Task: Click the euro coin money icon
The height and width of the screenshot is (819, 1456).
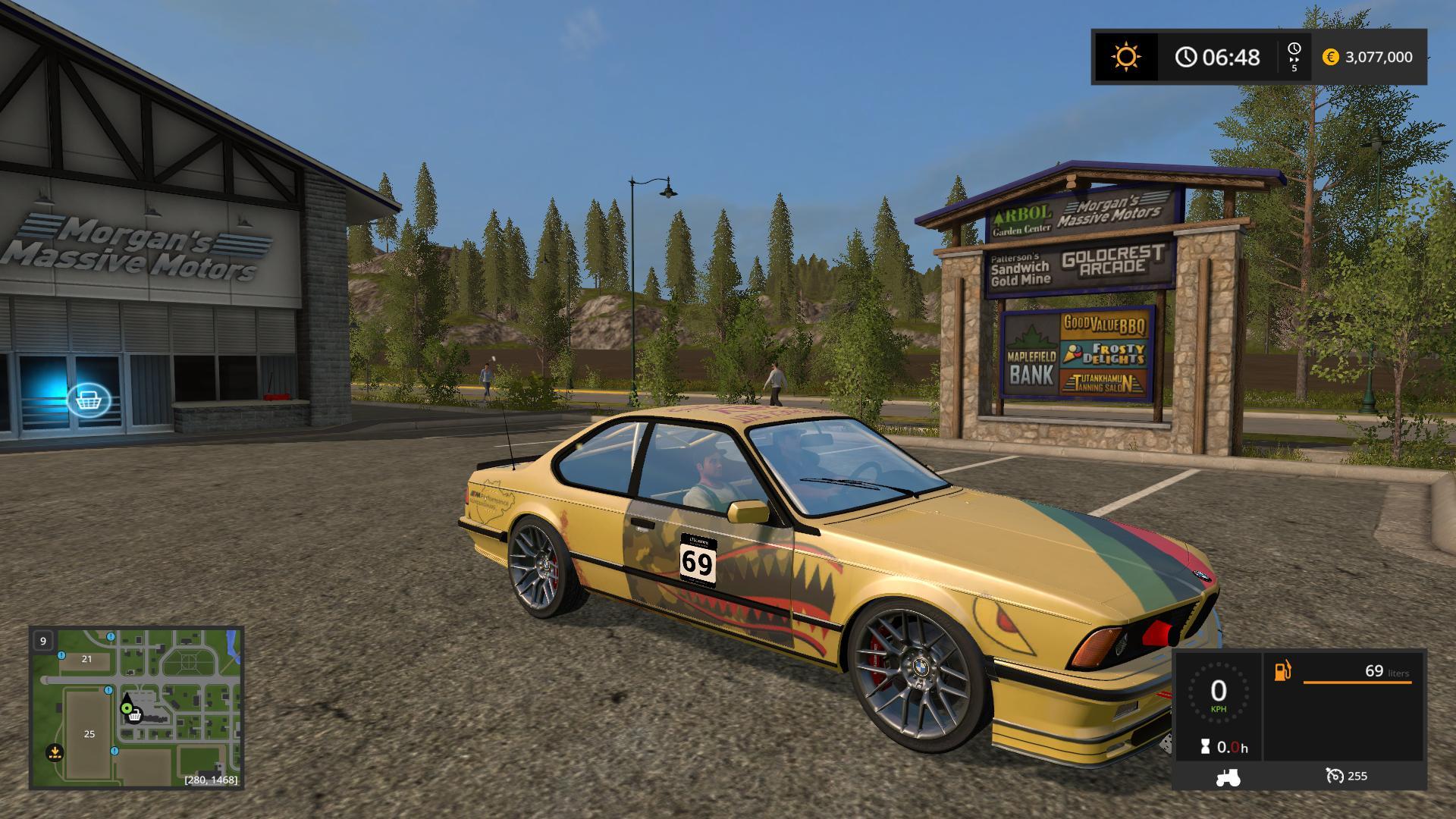Action: 1330,57
